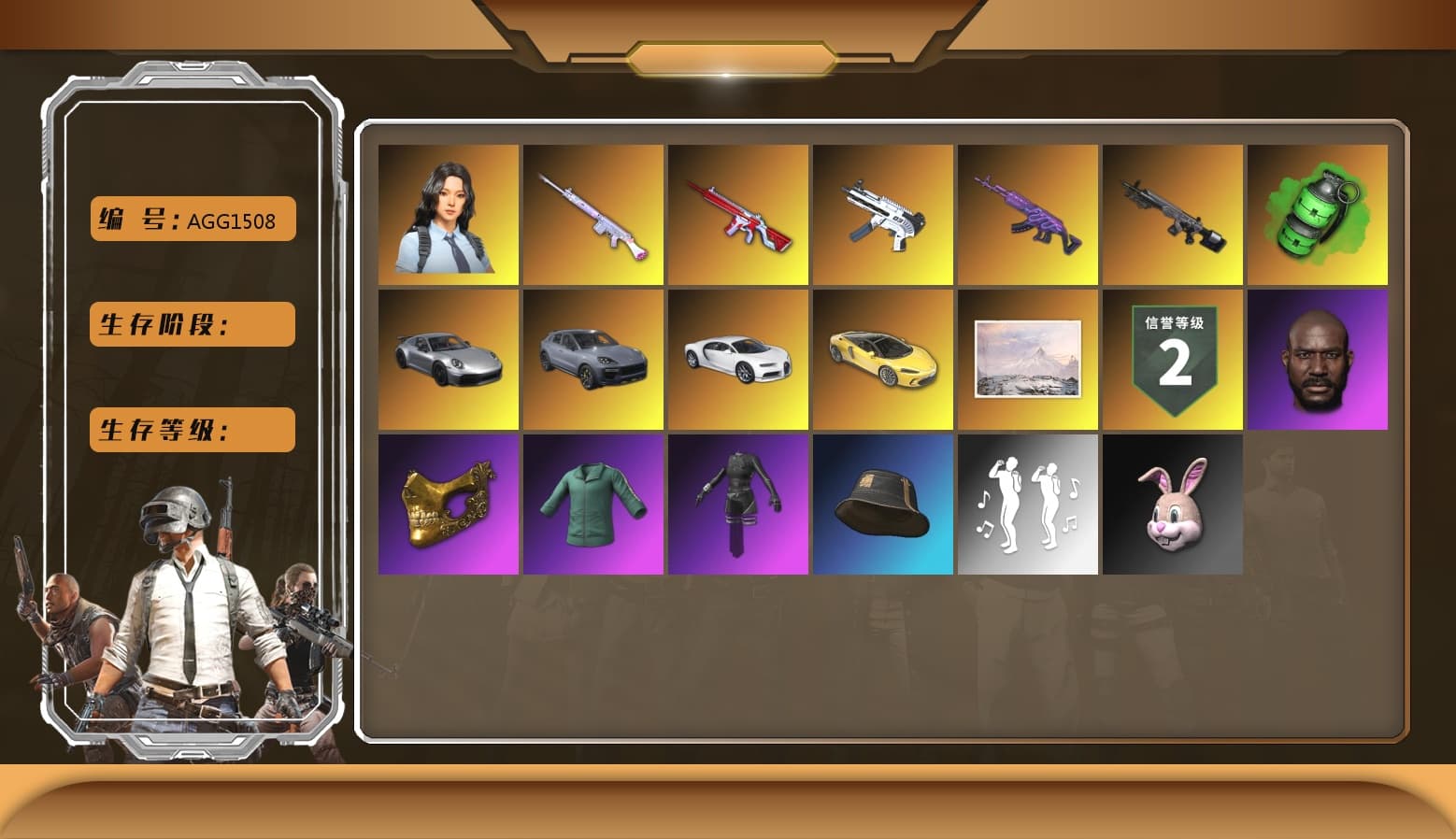This screenshot has width=1456, height=839.
Task: Open the red assault rifle skin item
Action: [x=737, y=215]
